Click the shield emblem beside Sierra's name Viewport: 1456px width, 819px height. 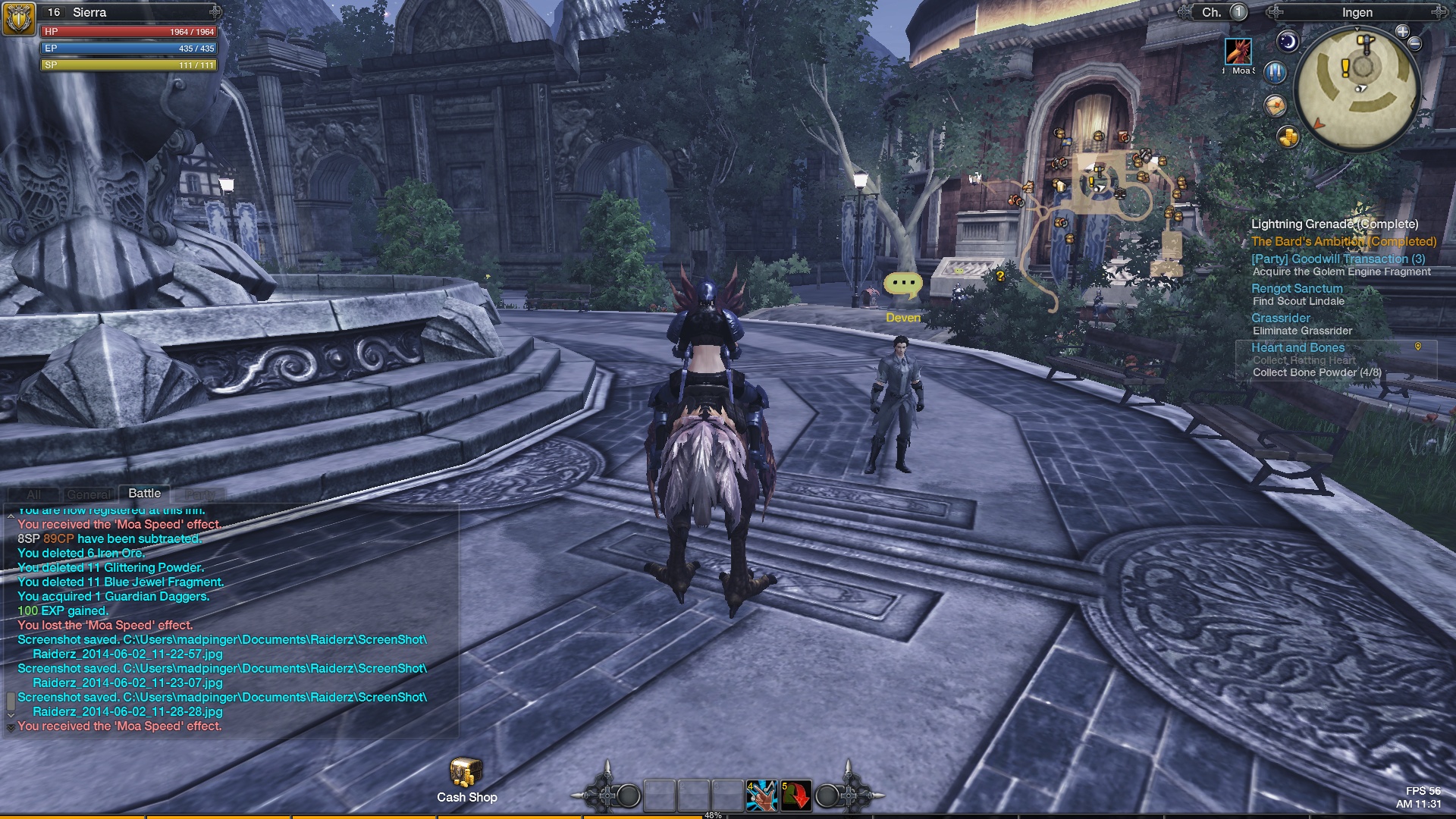point(18,18)
